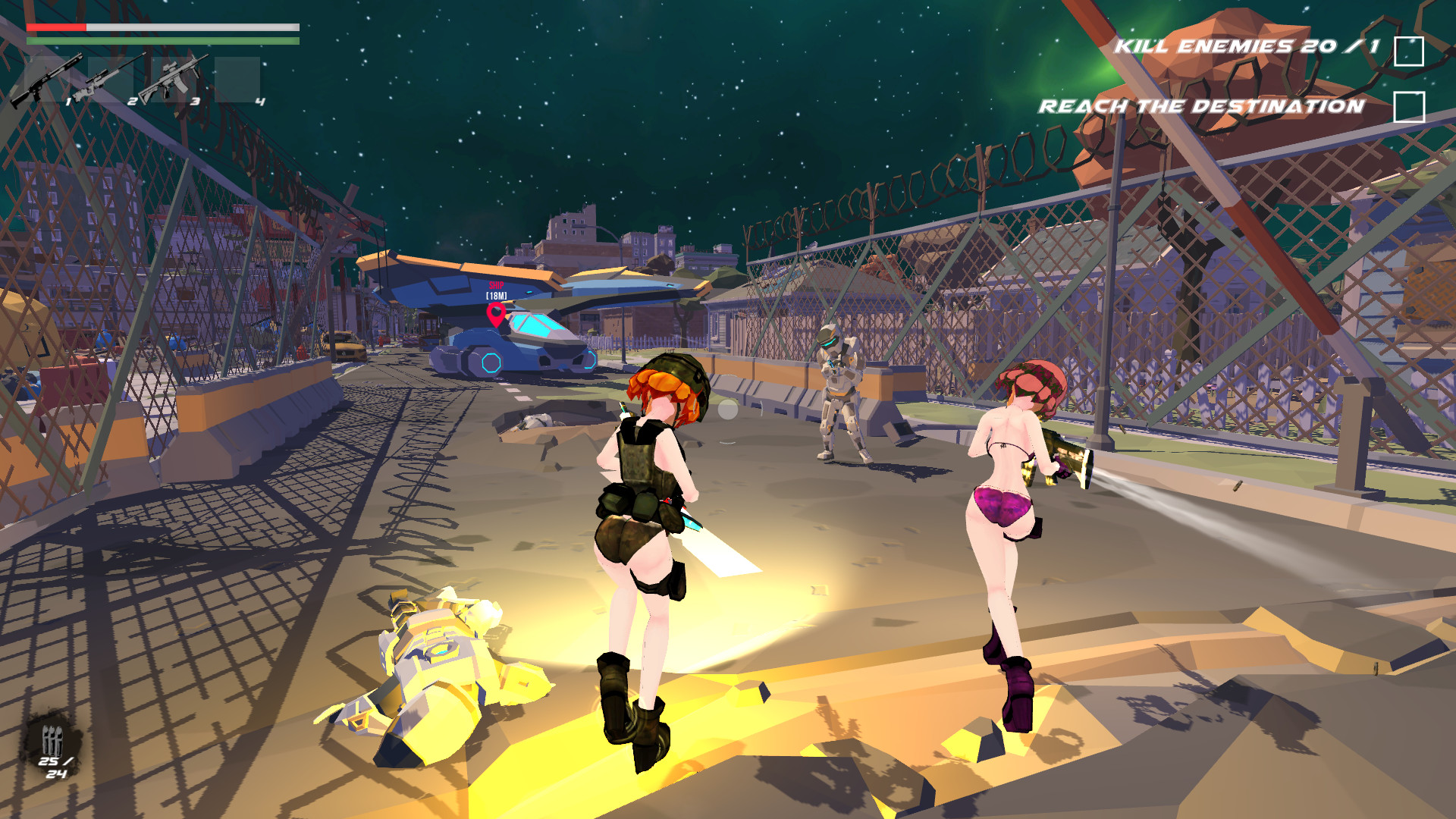Check the Kill Enemies objective checkbox
This screenshot has width=1456, height=819.
1410,50
